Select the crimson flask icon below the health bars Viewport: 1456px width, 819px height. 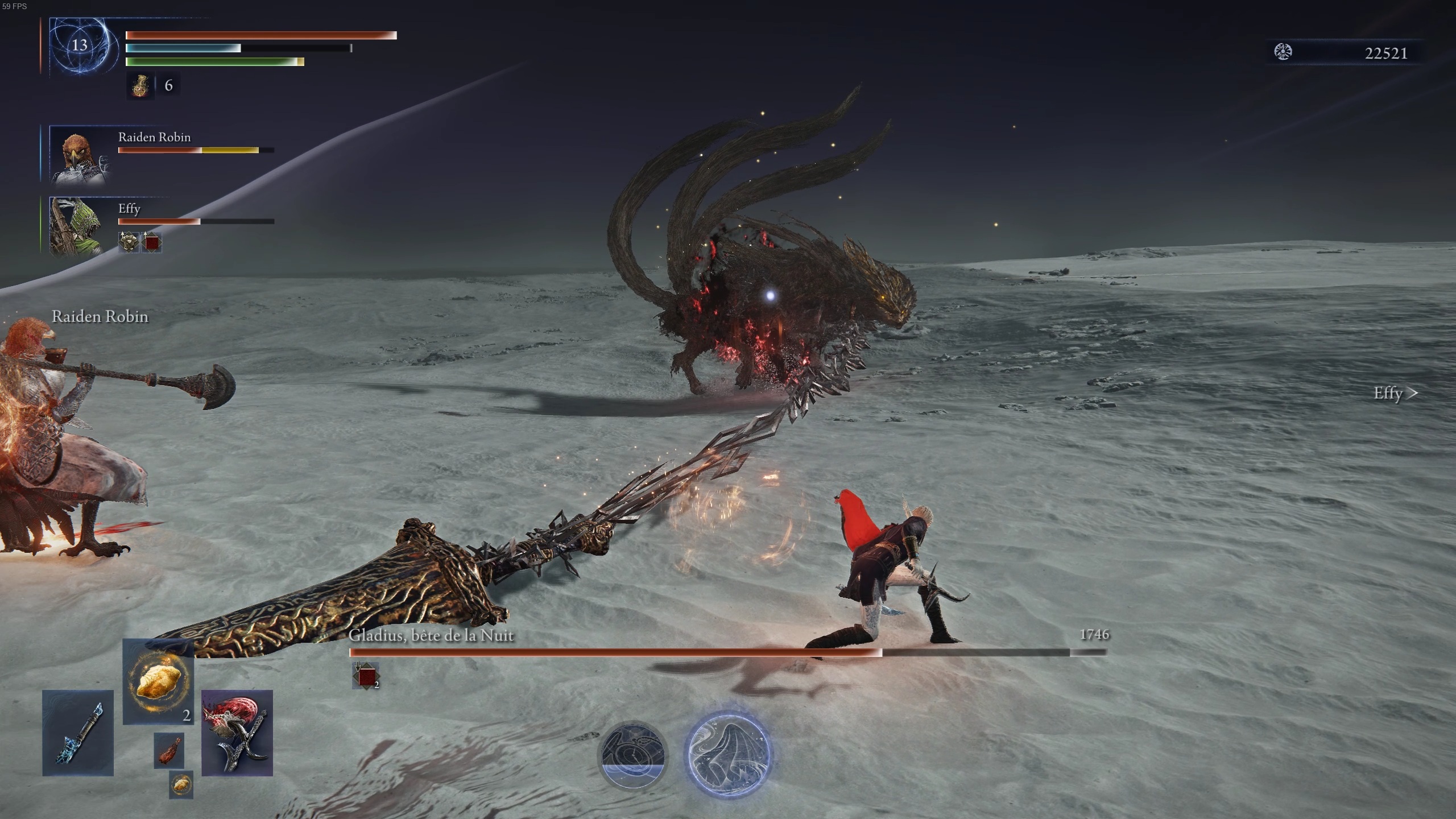tap(140, 86)
